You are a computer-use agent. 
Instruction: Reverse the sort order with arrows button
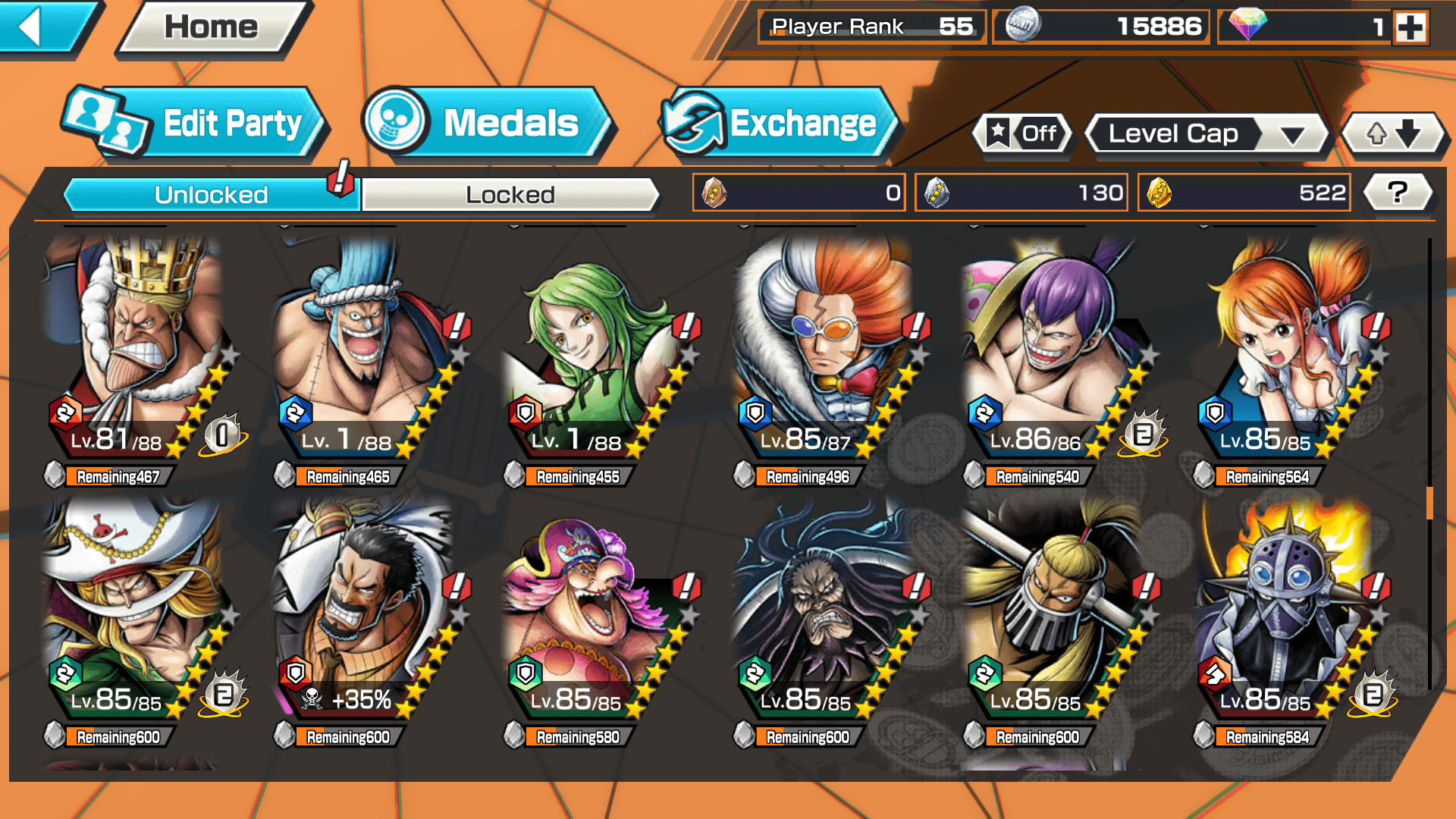pyautogui.click(x=1393, y=134)
